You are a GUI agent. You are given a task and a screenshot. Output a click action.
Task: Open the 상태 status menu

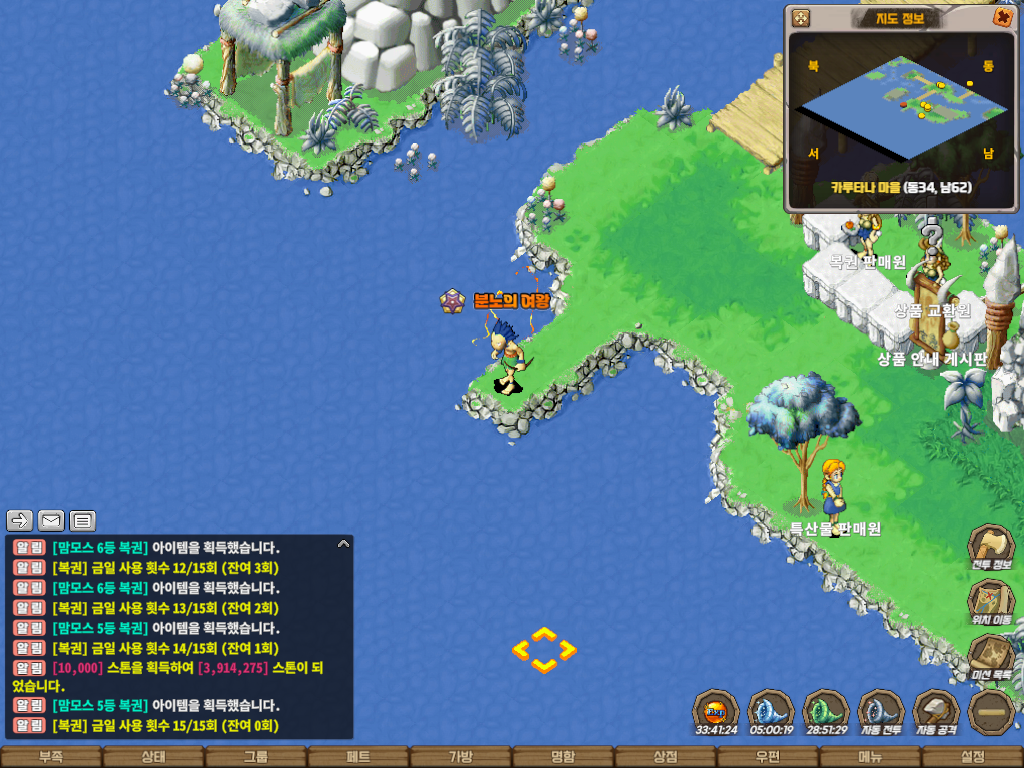pos(153,757)
